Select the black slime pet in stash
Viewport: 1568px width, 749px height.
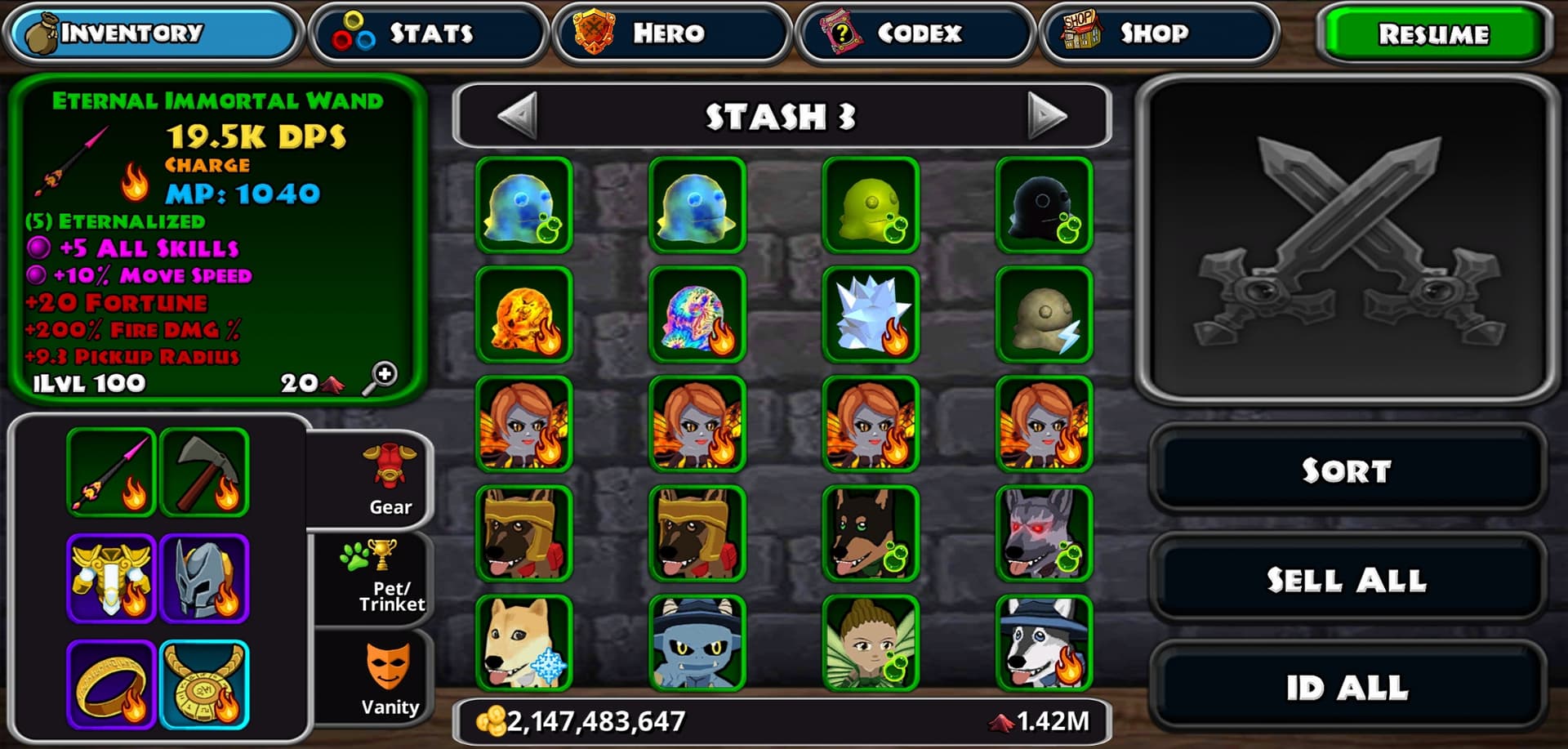coord(1044,205)
